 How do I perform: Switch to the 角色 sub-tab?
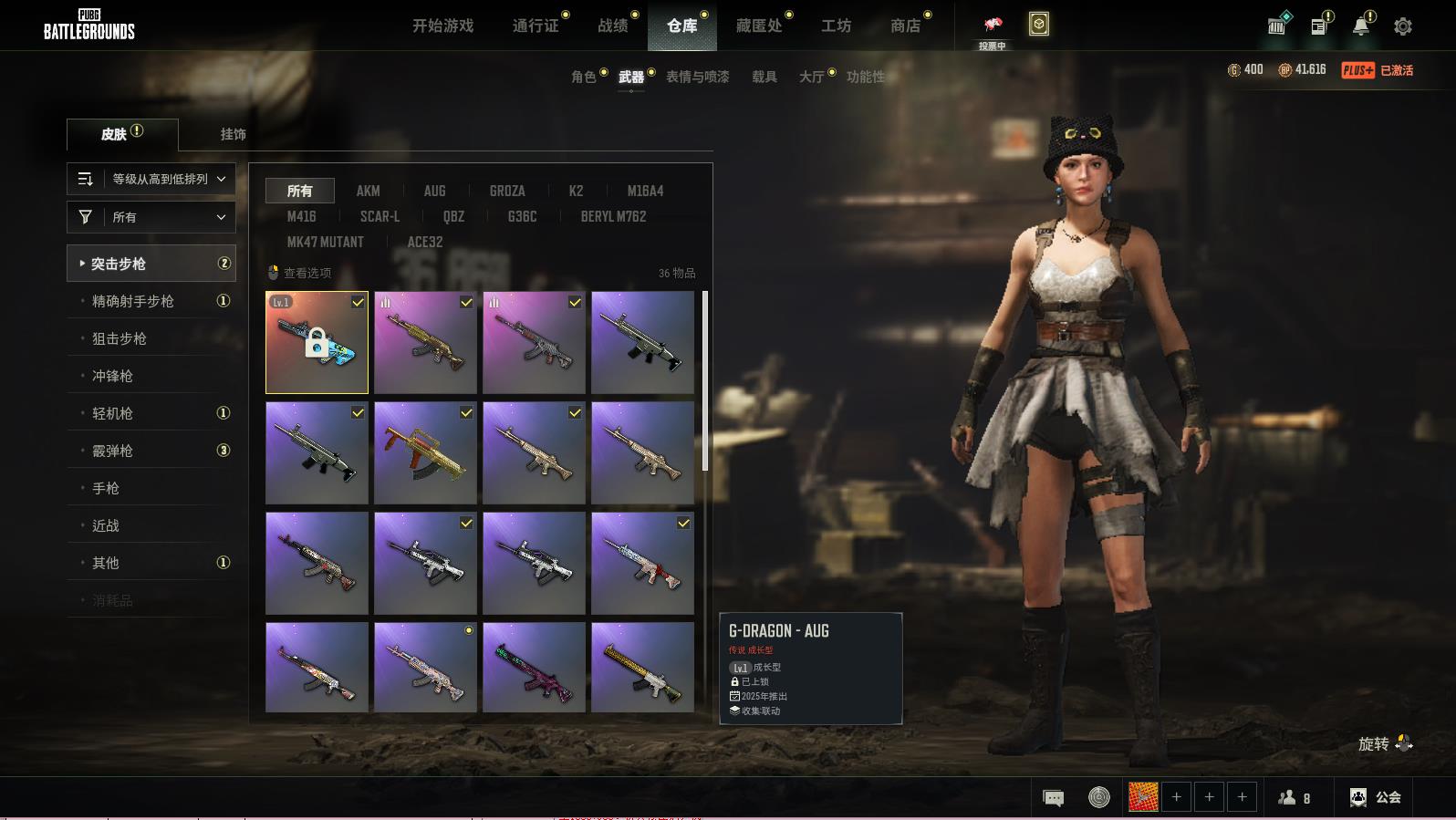click(584, 77)
